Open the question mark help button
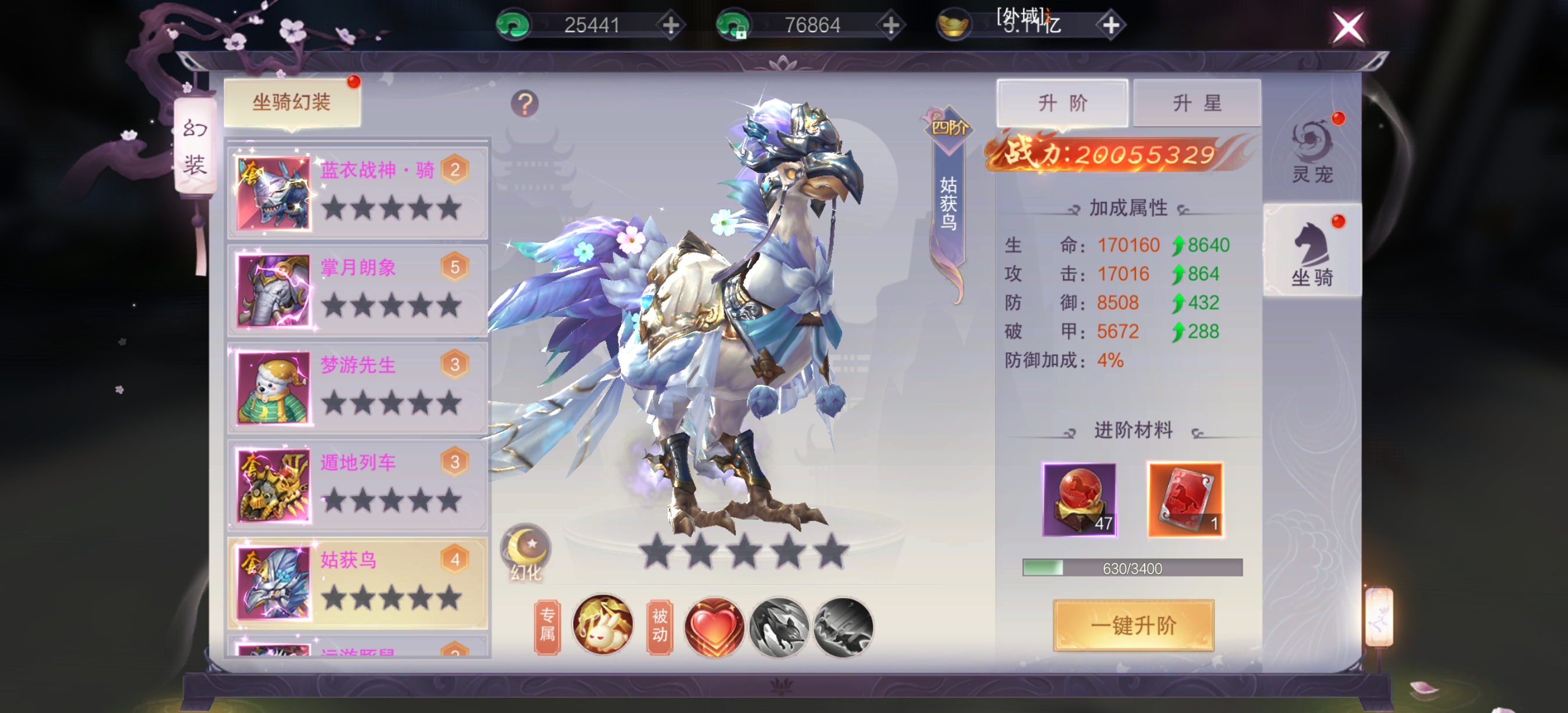 [x=524, y=103]
